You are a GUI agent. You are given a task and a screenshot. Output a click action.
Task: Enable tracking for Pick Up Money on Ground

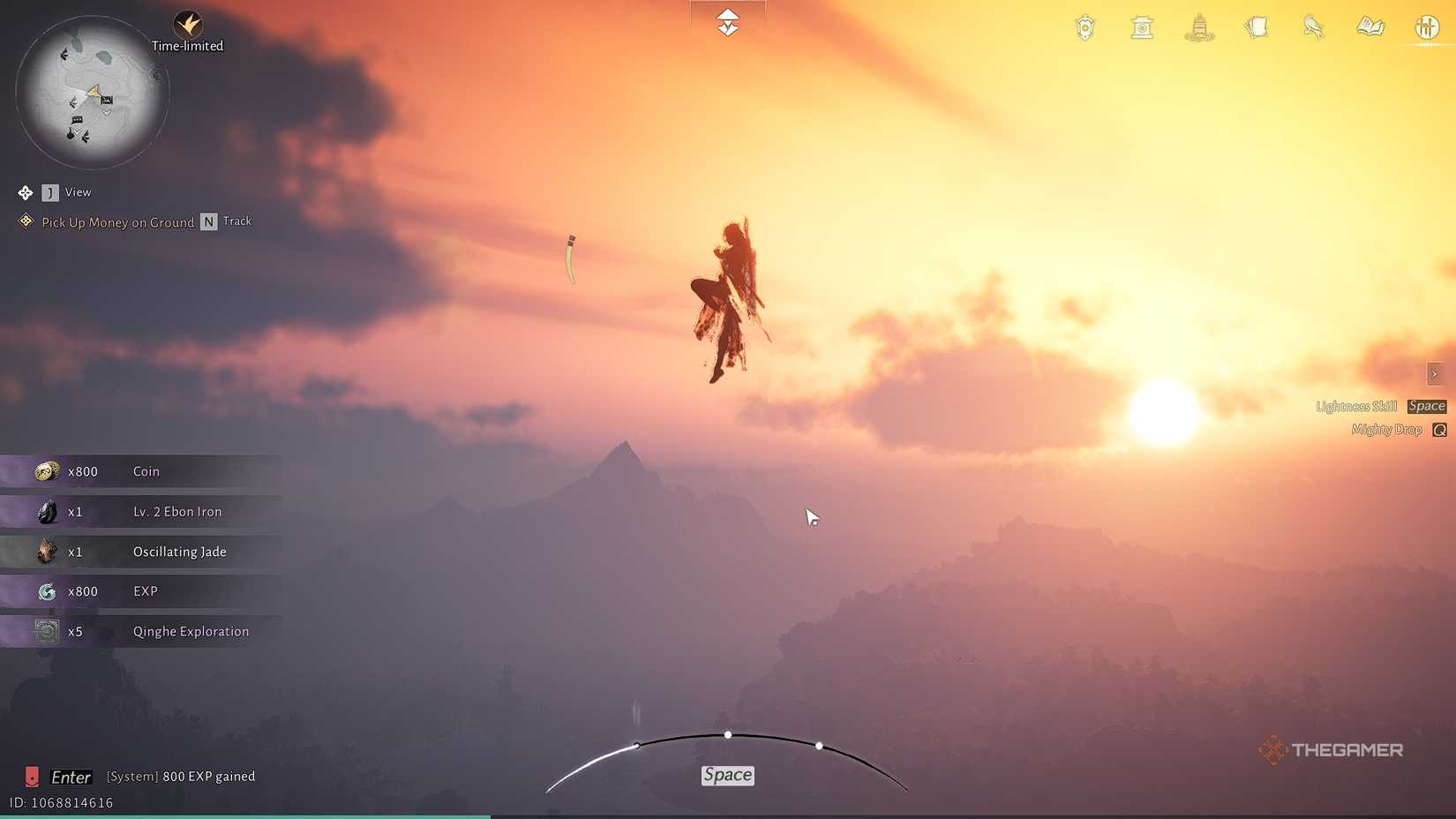(208, 222)
